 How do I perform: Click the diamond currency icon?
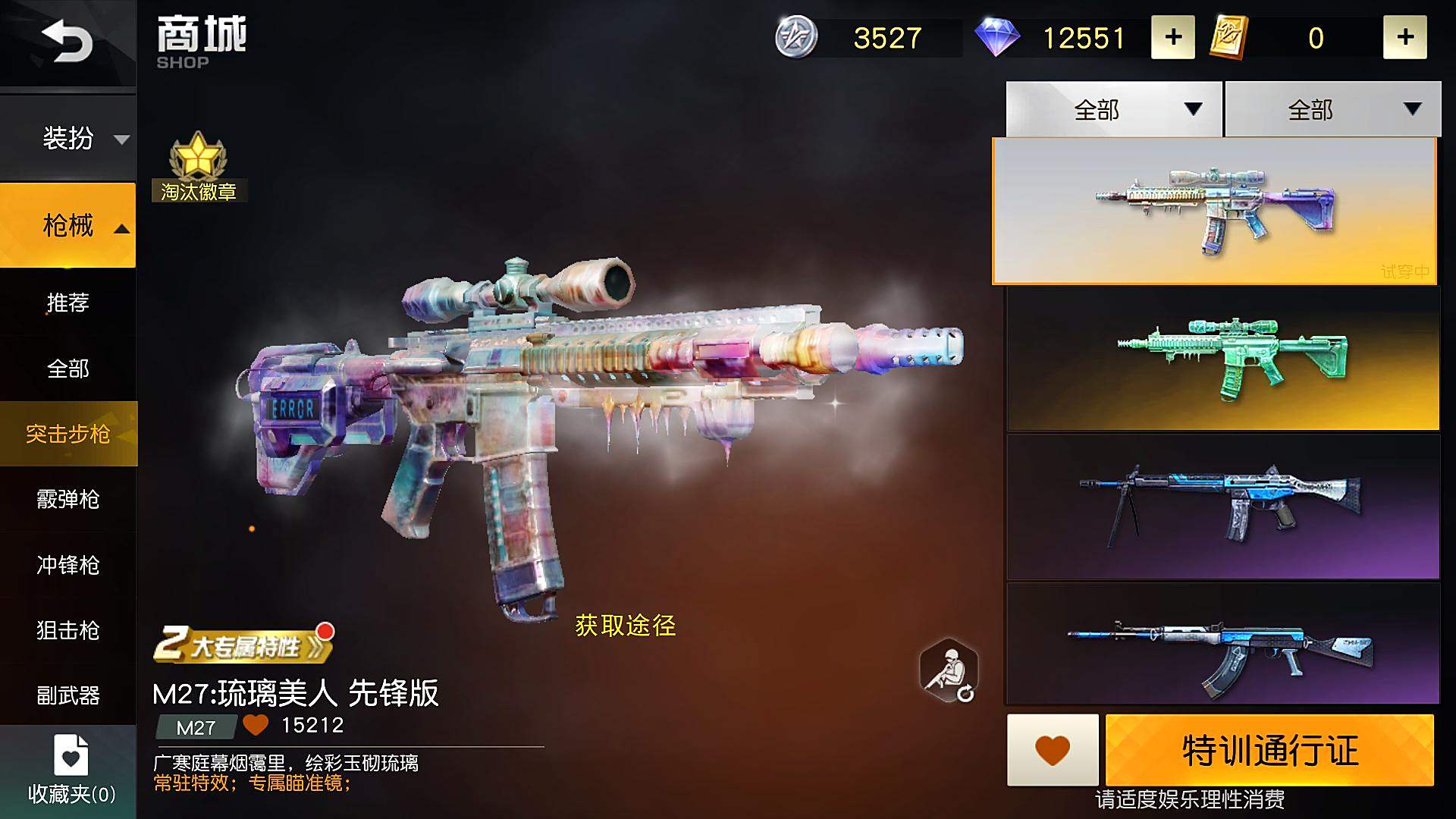tap(999, 38)
